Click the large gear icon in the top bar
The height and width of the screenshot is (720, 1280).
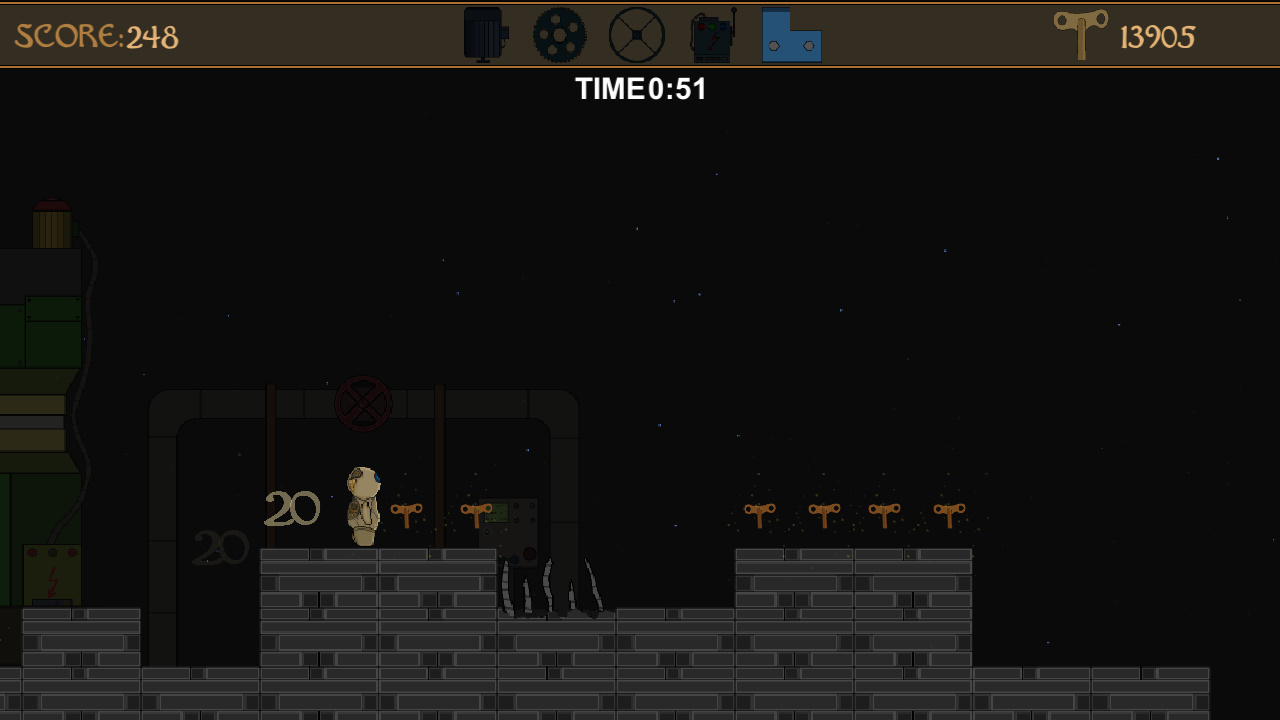click(x=560, y=33)
